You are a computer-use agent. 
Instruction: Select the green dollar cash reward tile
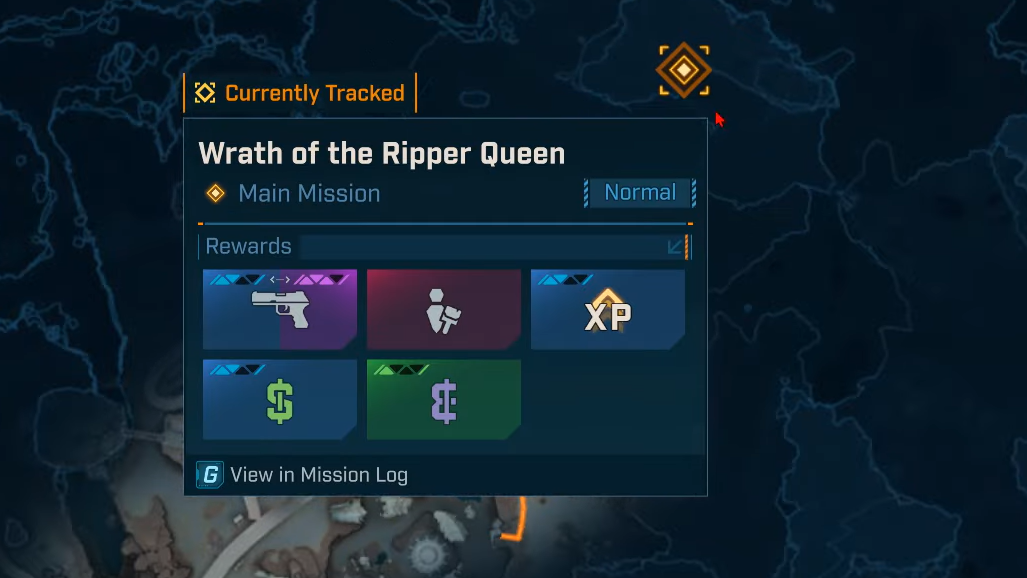point(280,399)
